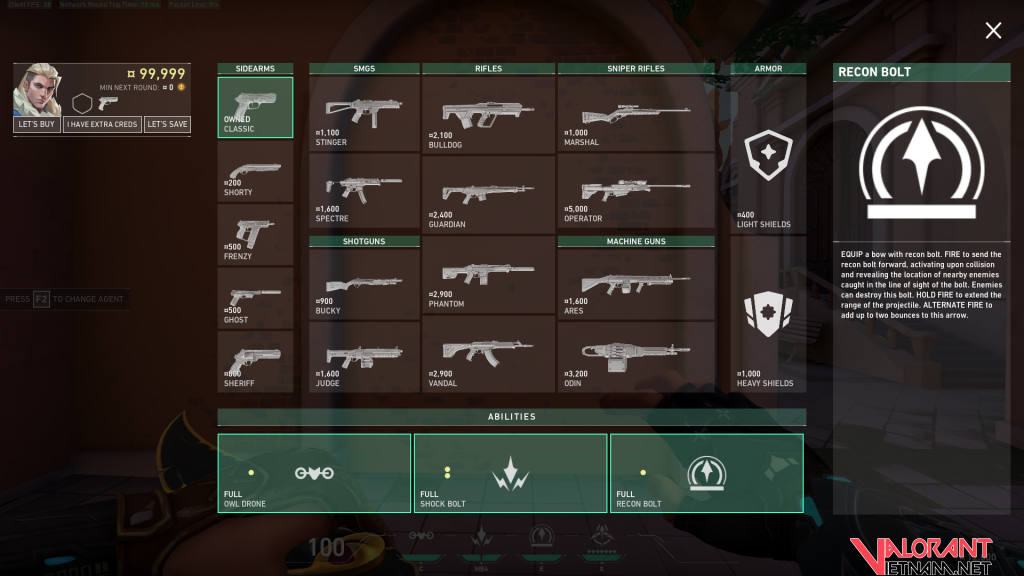Viewport: 1024px width, 576px height.
Task: Buy Heavy Shields armor
Action: pyautogui.click(x=768, y=328)
